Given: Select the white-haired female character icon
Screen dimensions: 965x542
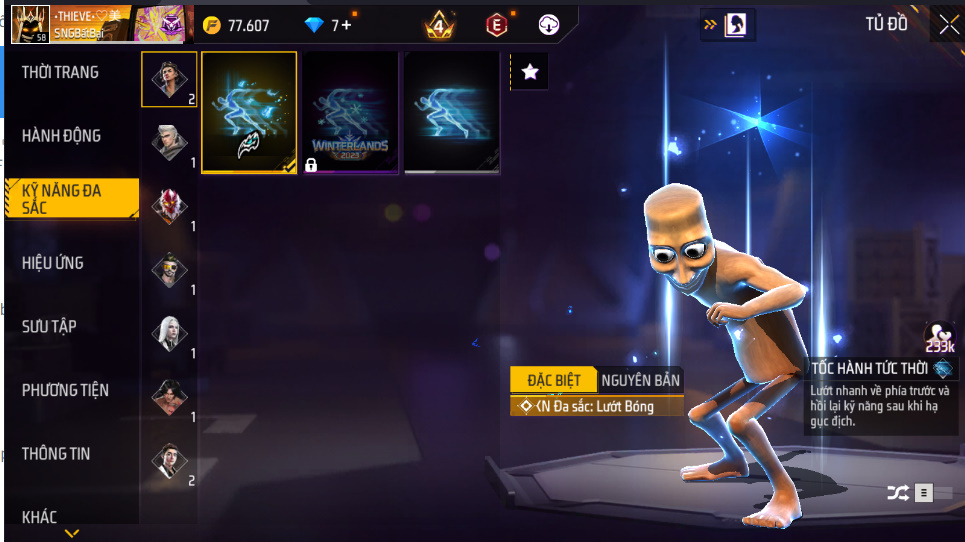Looking at the screenshot, I should coord(169,334).
